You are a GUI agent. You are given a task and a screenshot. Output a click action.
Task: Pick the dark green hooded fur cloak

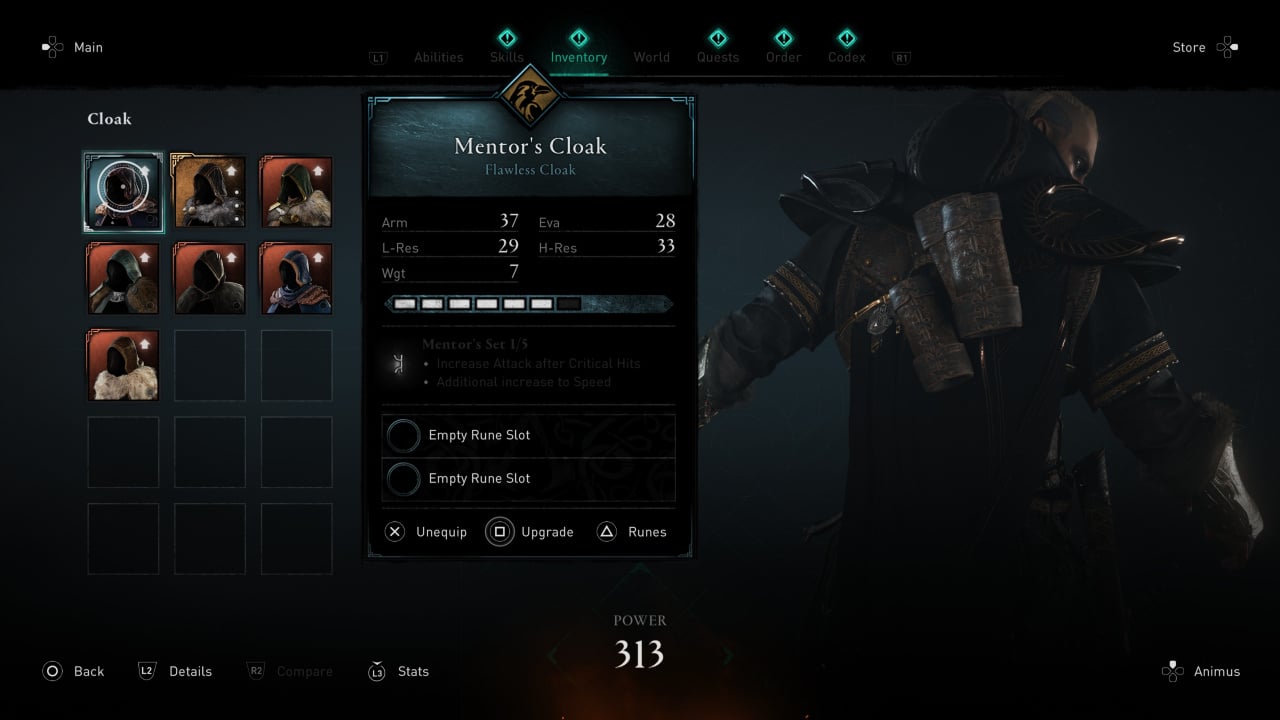coord(296,191)
